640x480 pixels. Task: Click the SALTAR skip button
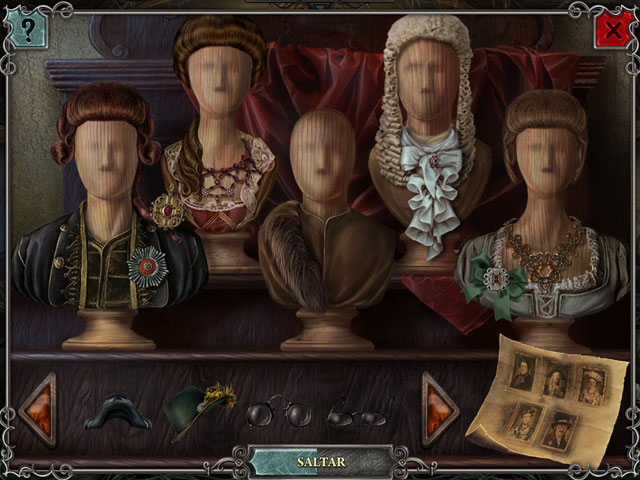pyautogui.click(x=320, y=462)
